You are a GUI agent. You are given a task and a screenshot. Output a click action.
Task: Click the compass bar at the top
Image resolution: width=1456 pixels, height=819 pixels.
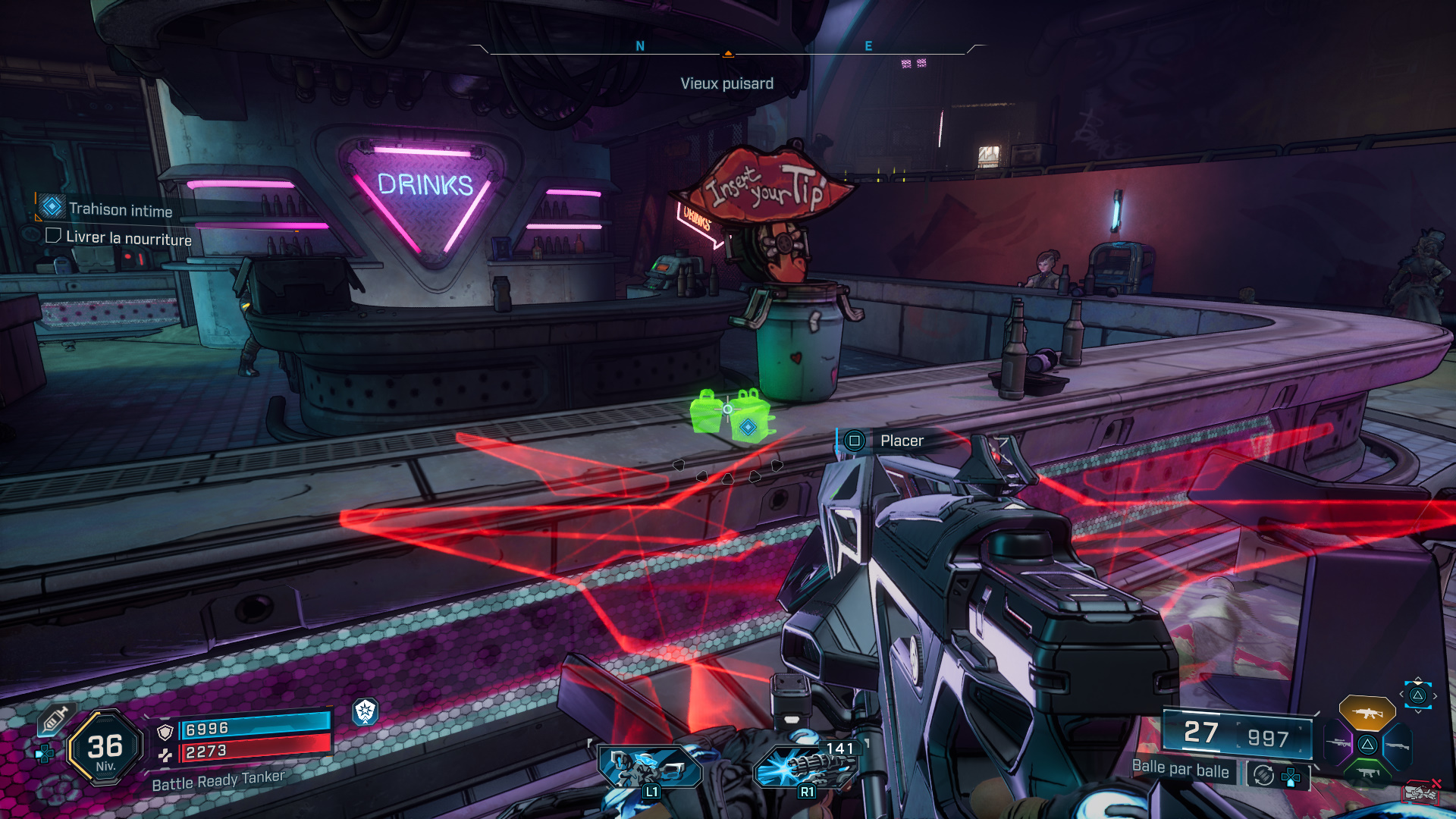point(728,50)
